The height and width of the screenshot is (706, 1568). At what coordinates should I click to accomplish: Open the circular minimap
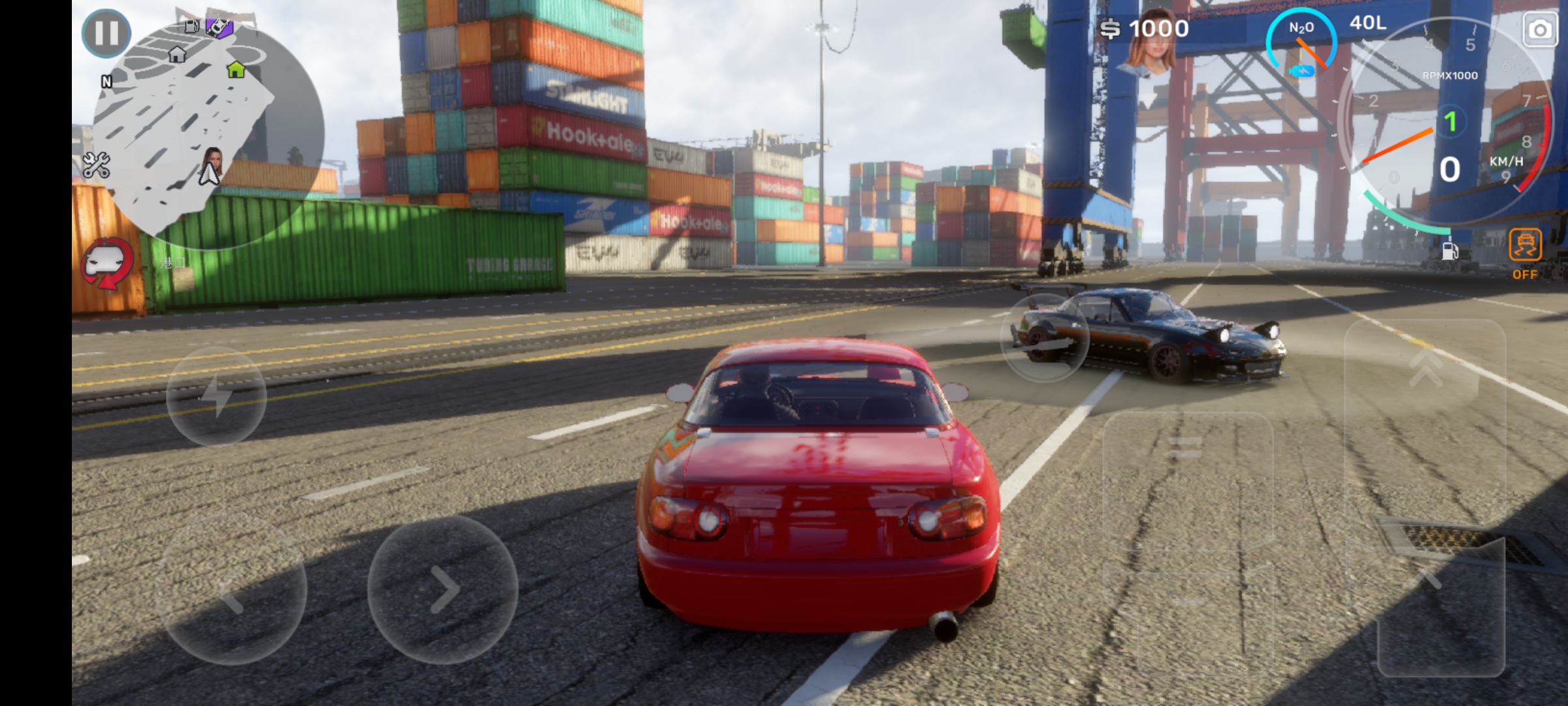coord(209,131)
